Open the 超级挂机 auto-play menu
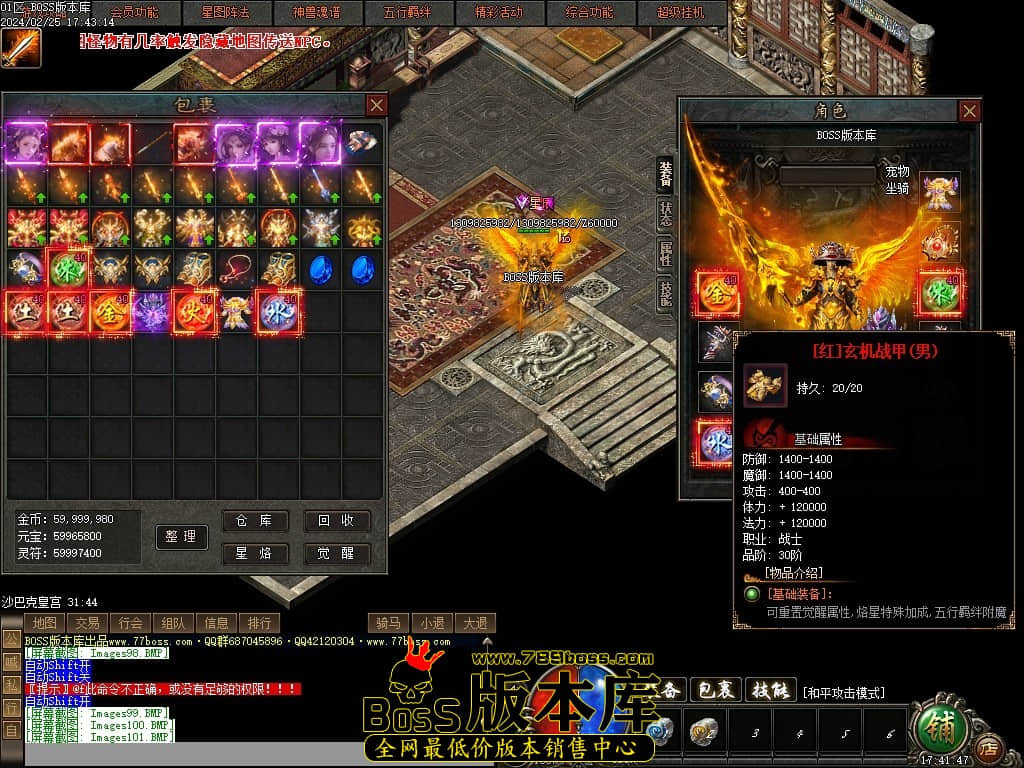Viewport: 1024px width, 768px height. 680,13
